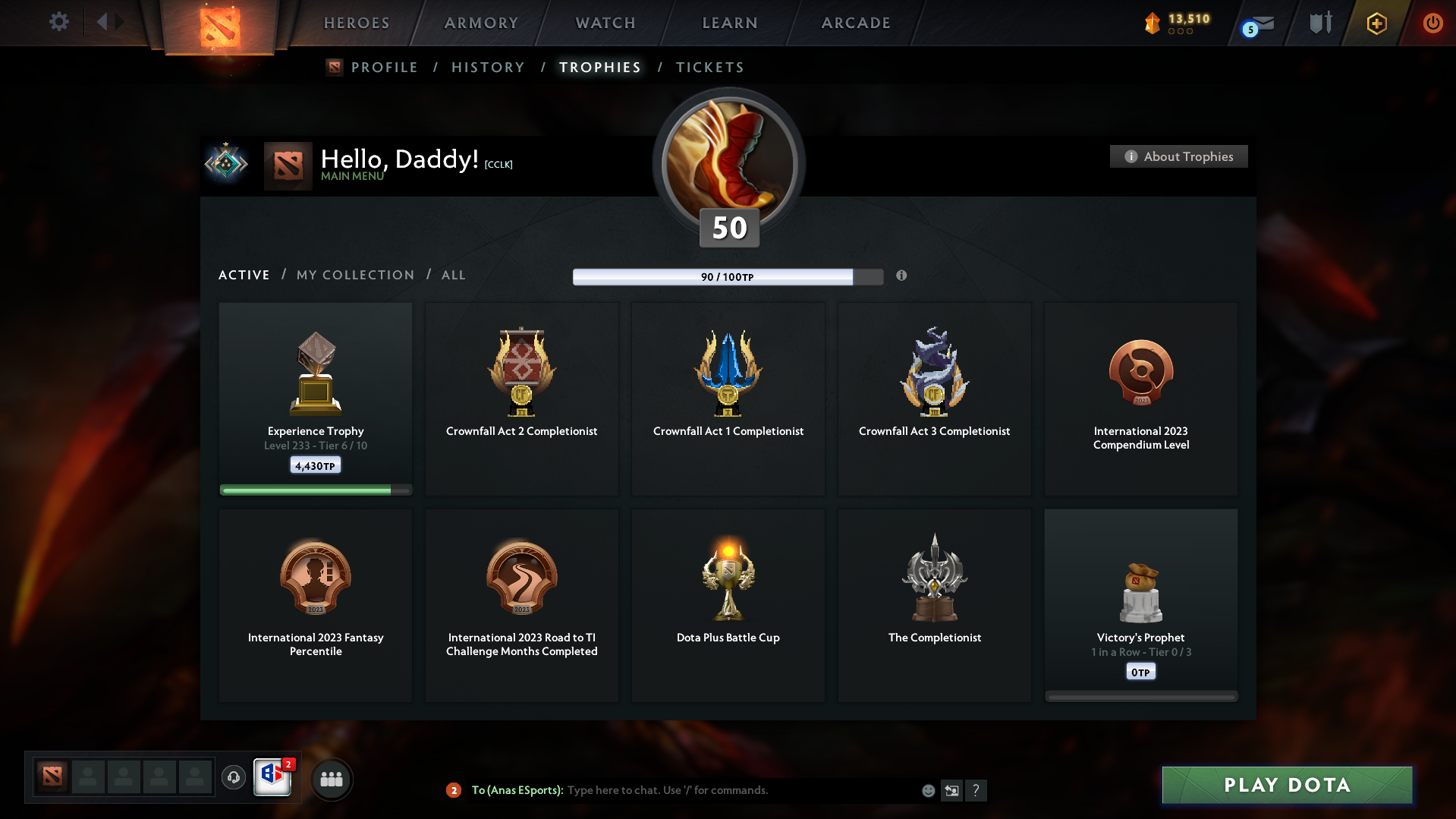Screen dimensions: 1456x819
Task: Open Dota Plus via the gold plus hexagon icon
Action: tap(1376, 23)
